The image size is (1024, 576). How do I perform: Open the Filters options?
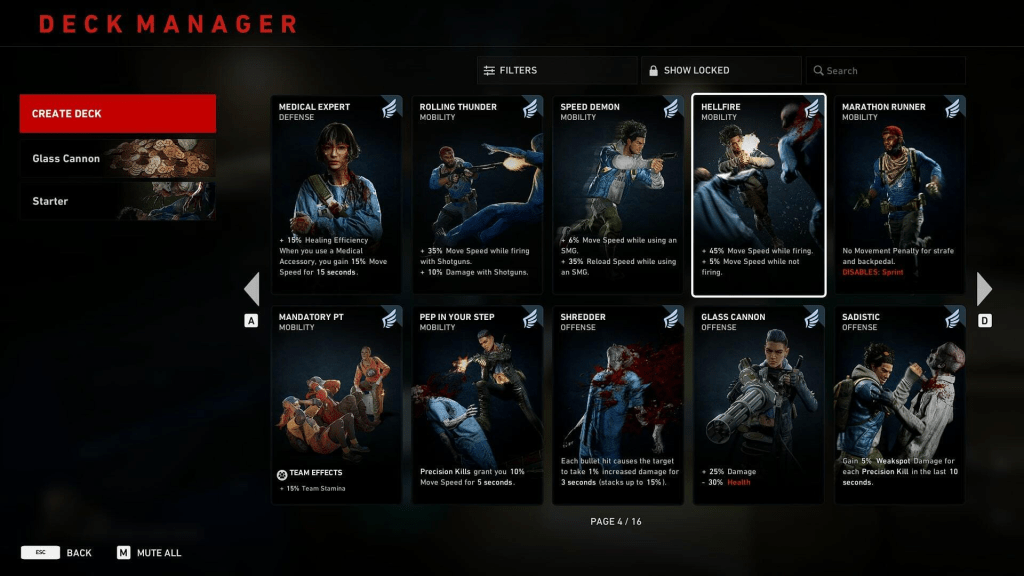click(x=556, y=70)
